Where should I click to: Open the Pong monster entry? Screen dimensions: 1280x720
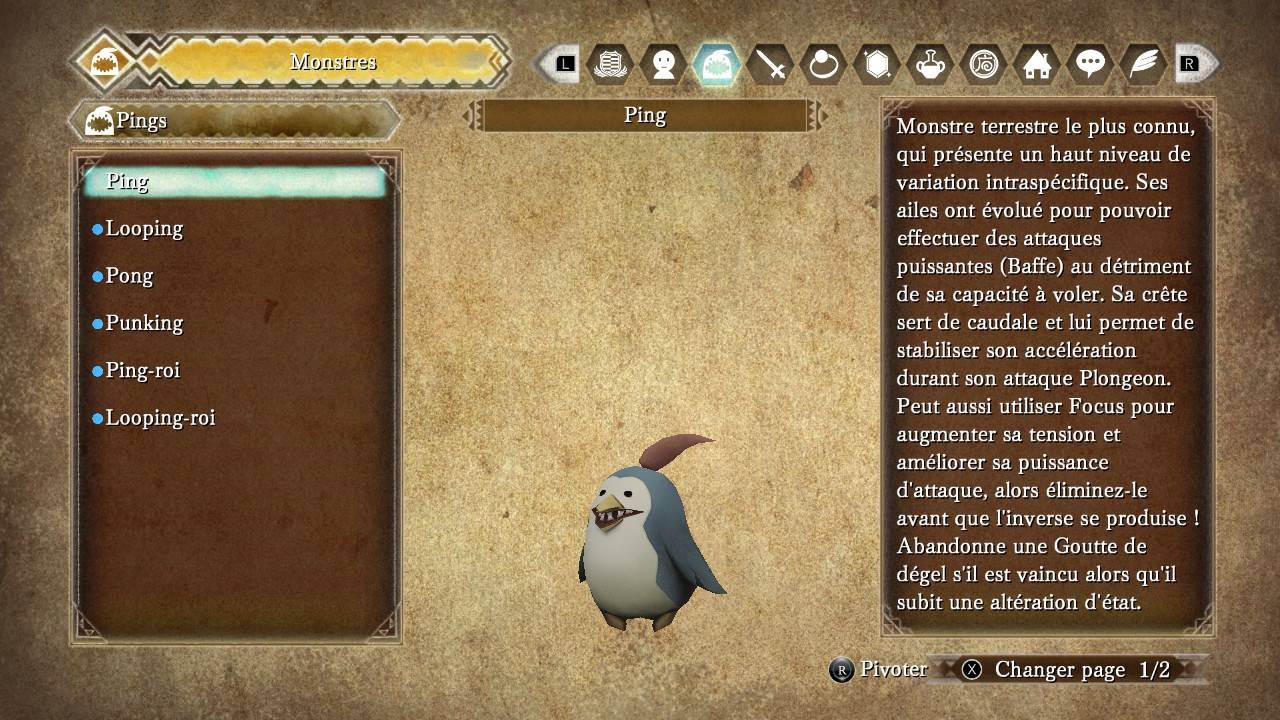click(x=129, y=276)
